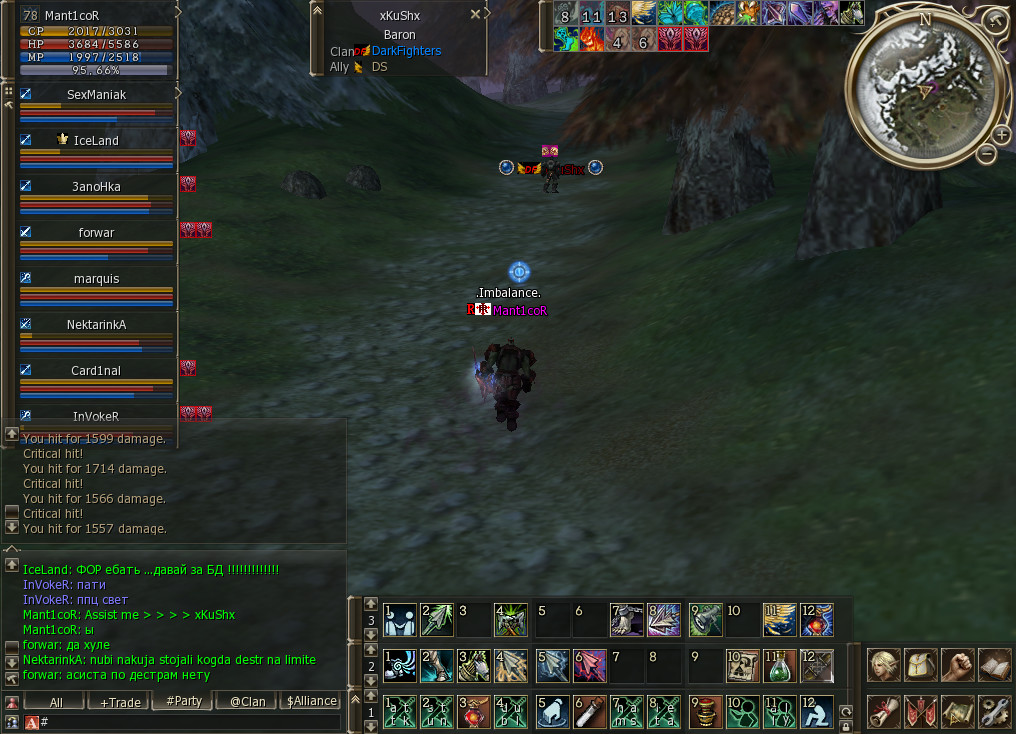Open the system menu wrench icon
This screenshot has width=1016, height=734.
click(x=995, y=710)
